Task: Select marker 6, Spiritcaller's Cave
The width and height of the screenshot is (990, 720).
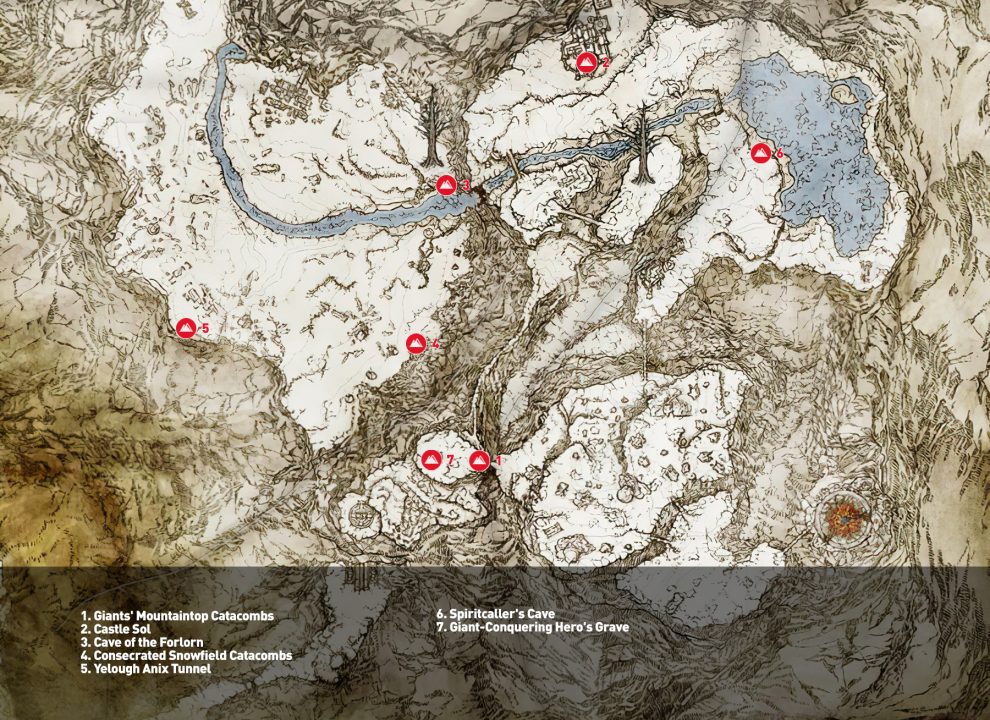Action: [x=761, y=153]
